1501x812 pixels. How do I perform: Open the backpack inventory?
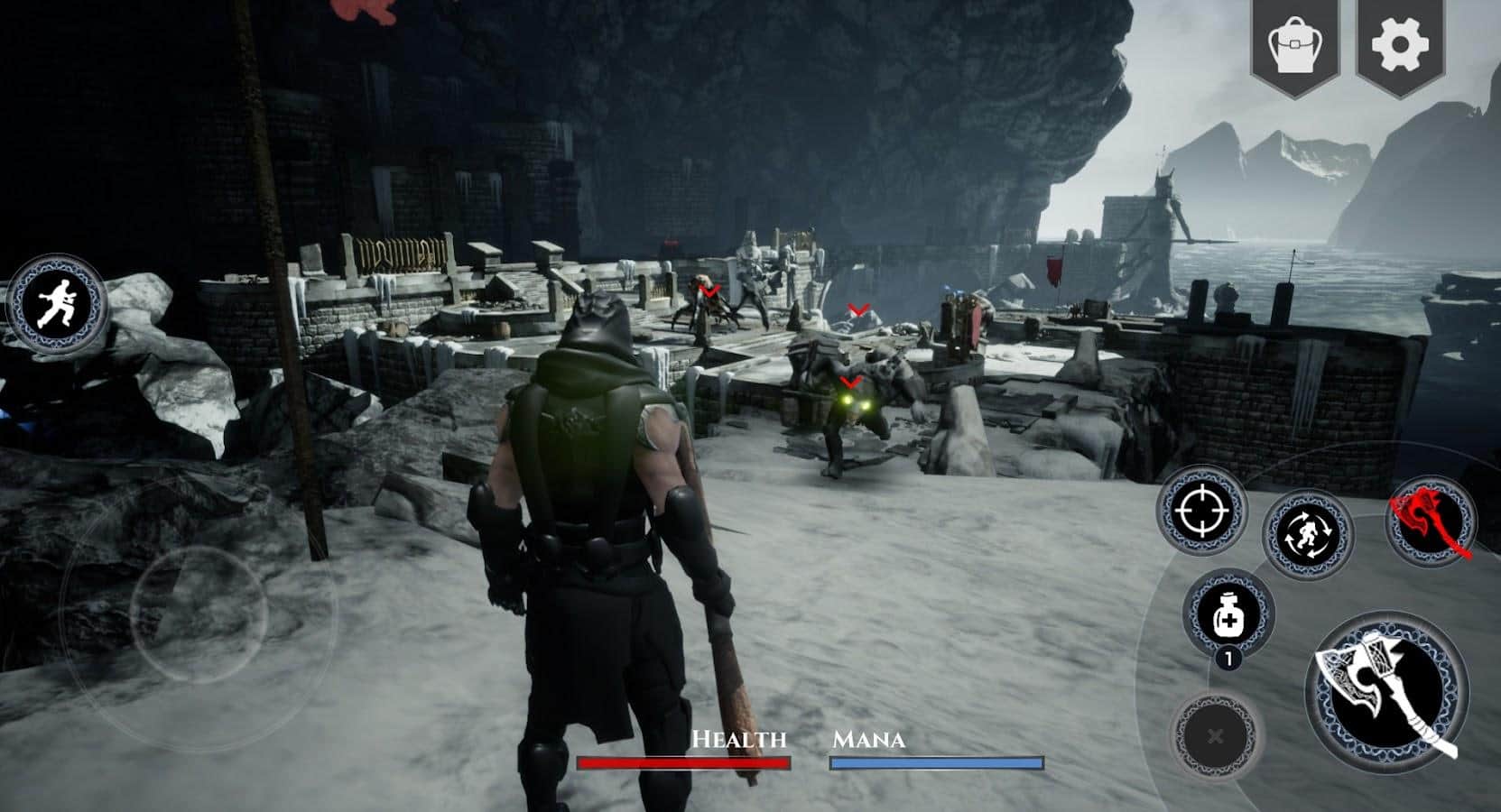[1293, 45]
